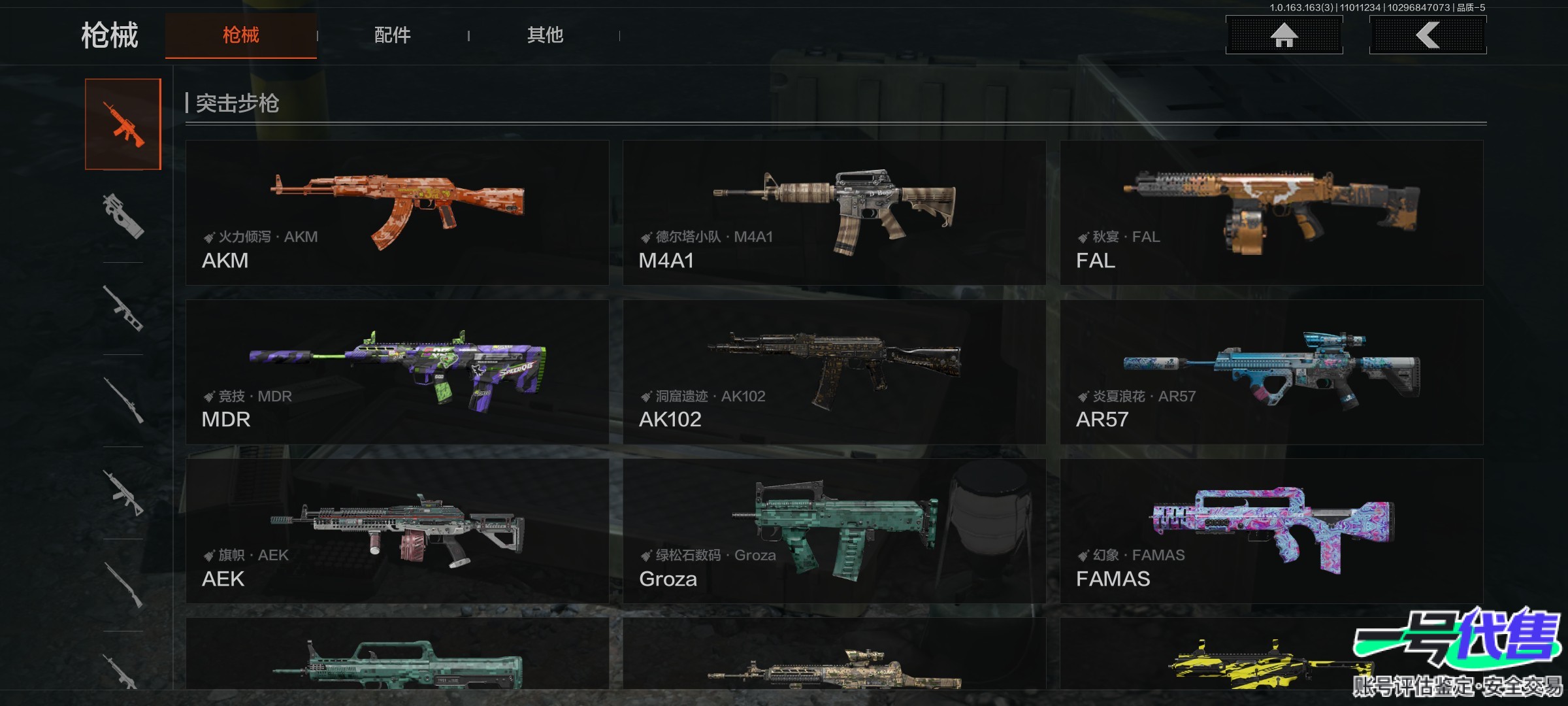The width and height of the screenshot is (1568, 706).
Task: Pick the 绿松石数码 Groza card
Action: 834,531
